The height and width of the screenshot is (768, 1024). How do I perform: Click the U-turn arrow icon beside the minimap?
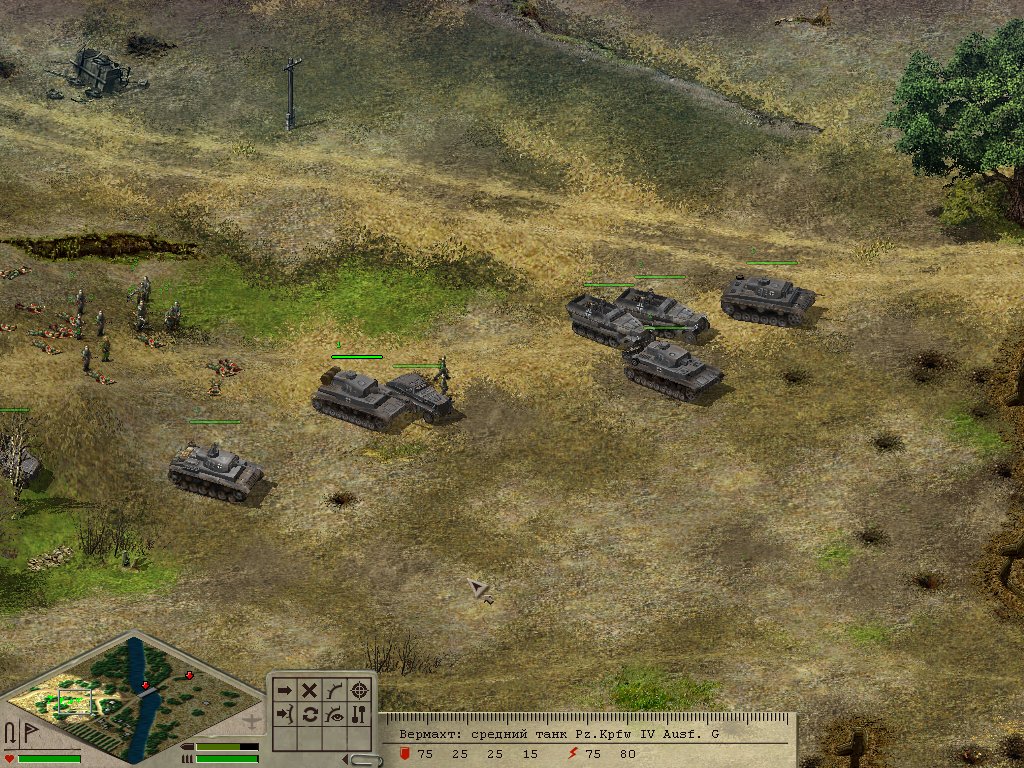coord(10,733)
